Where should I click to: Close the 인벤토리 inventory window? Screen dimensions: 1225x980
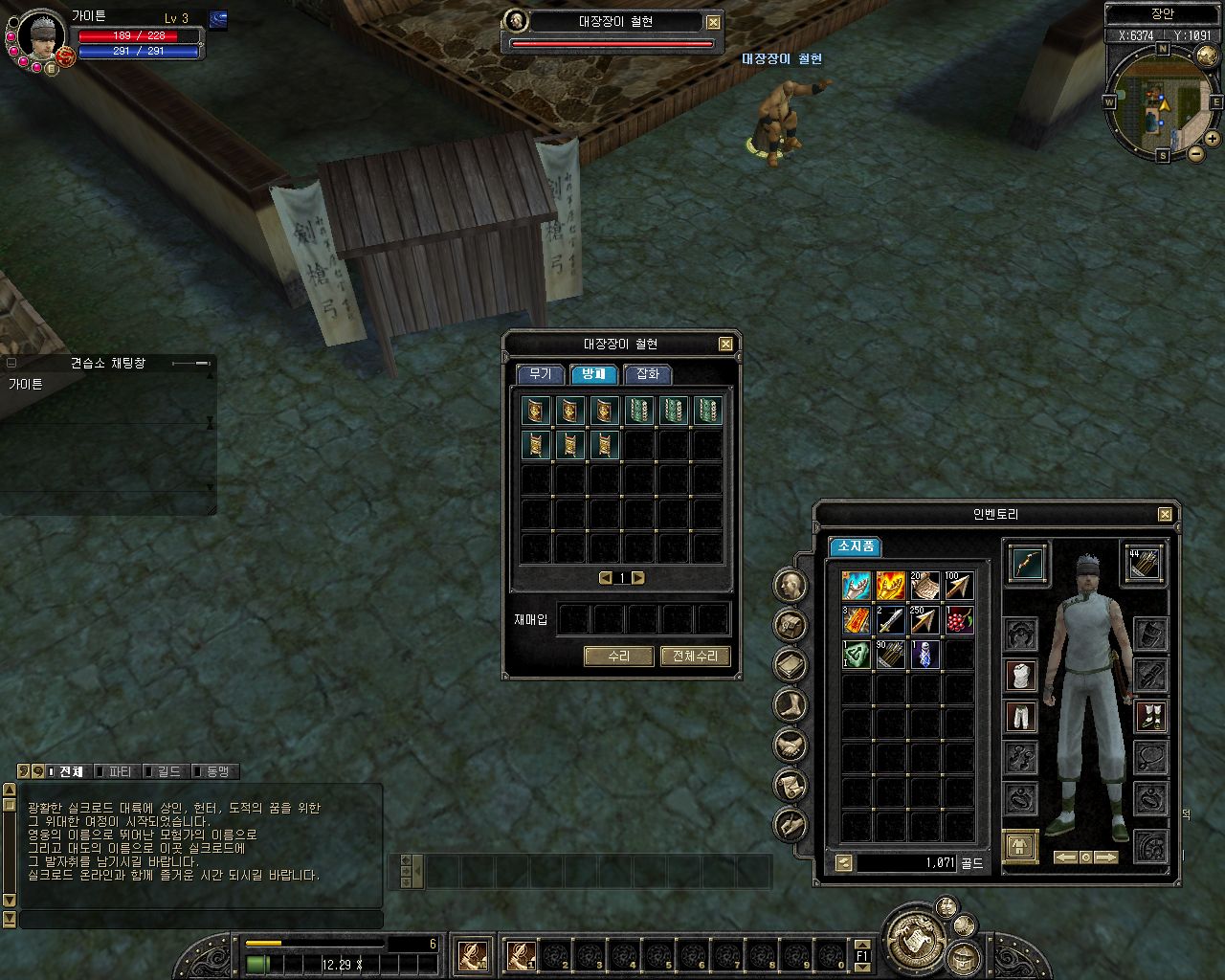click(x=1165, y=515)
